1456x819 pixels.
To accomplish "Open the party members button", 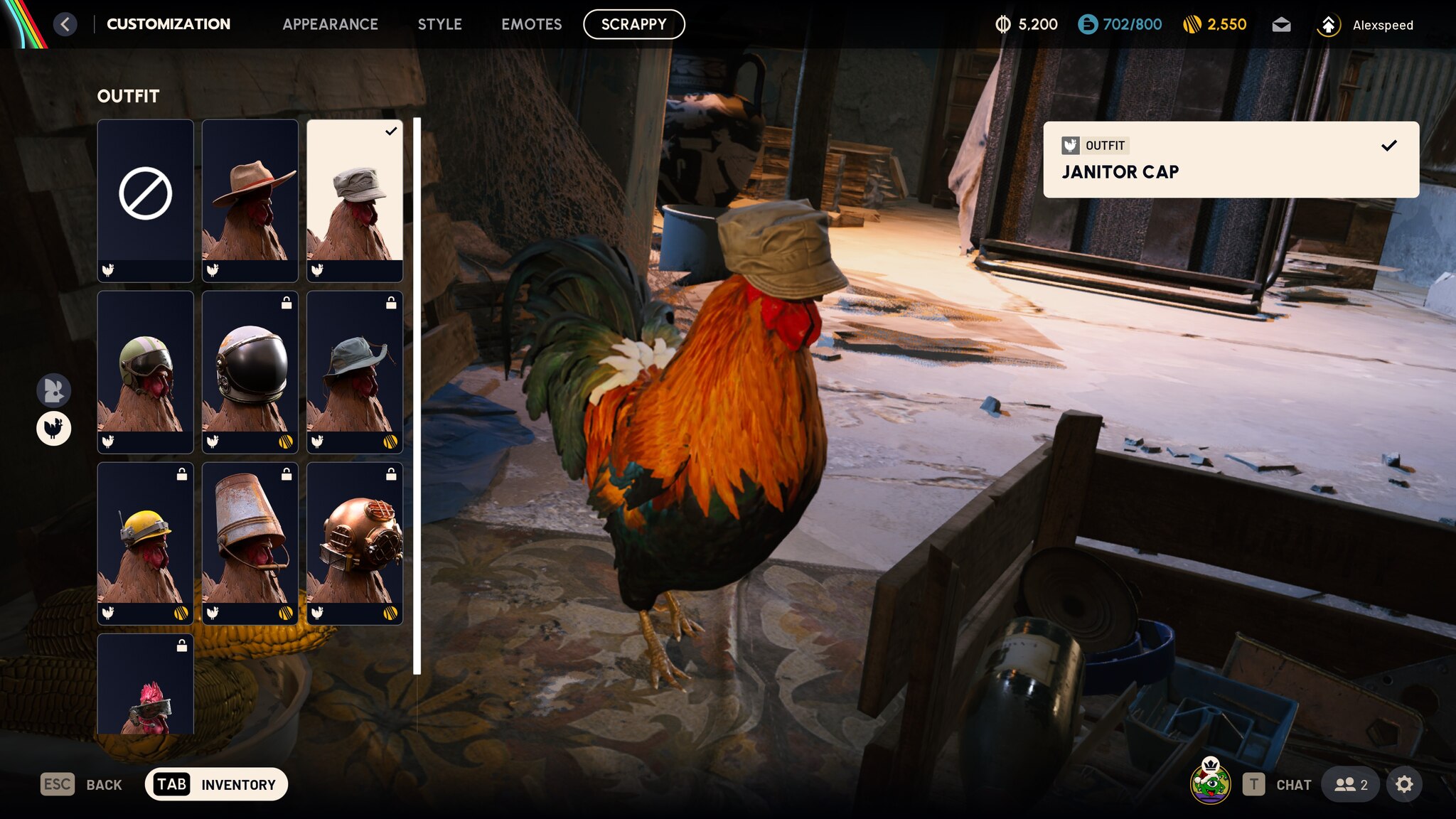I will [x=1350, y=784].
